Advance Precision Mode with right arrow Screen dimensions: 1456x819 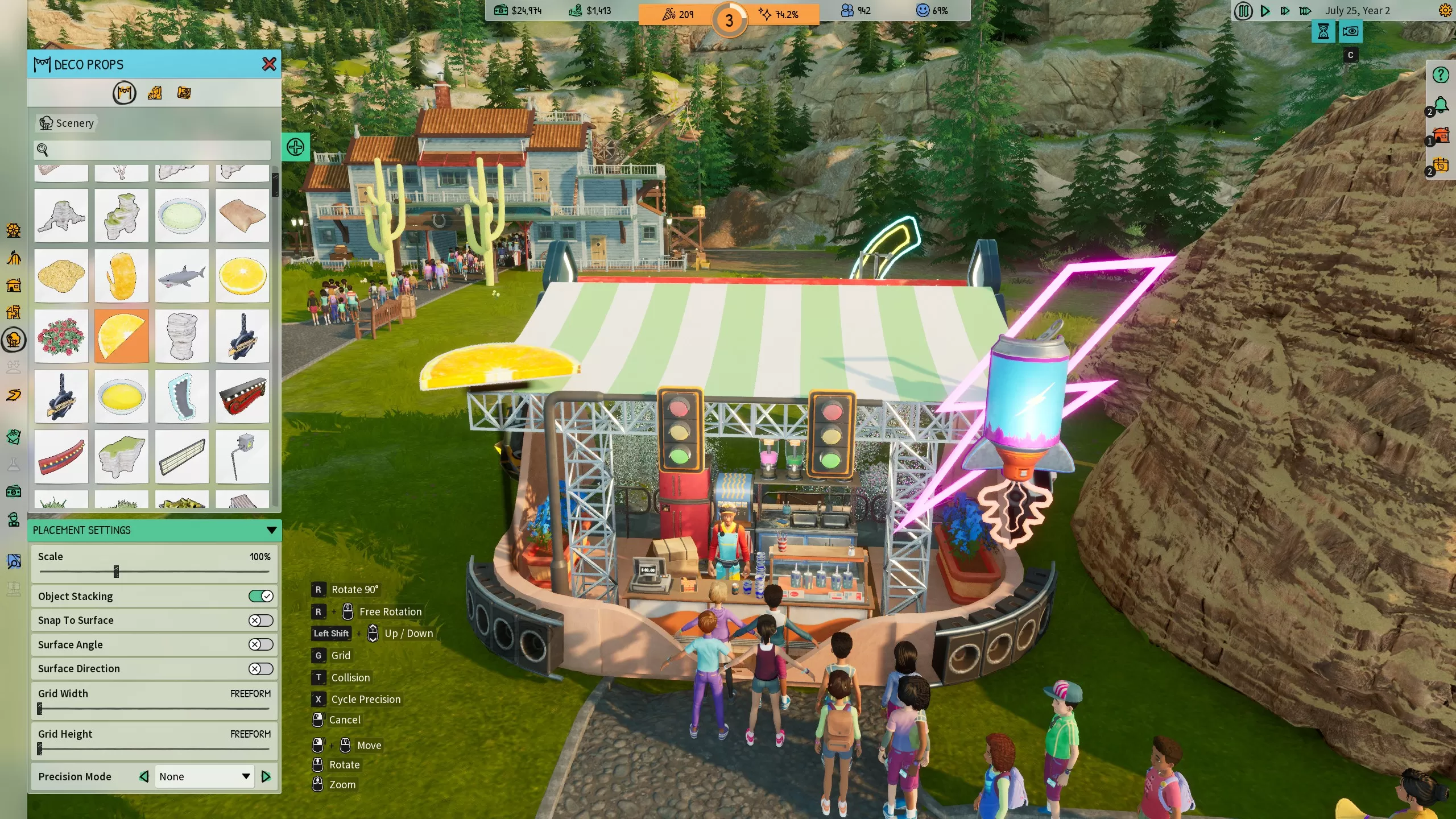pos(266,777)
